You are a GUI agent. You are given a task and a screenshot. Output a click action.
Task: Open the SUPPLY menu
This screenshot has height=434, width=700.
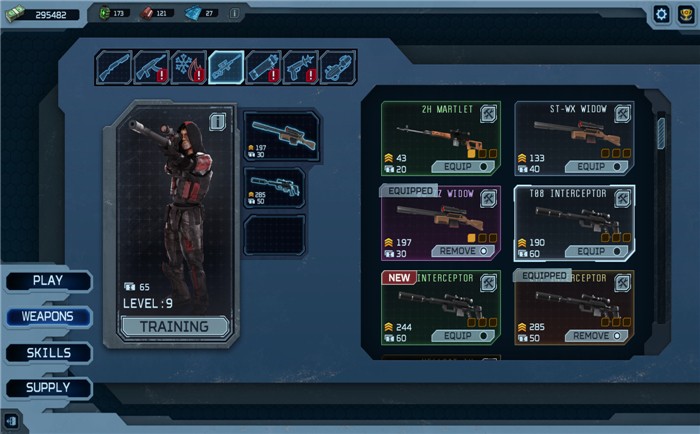point(48,388)
